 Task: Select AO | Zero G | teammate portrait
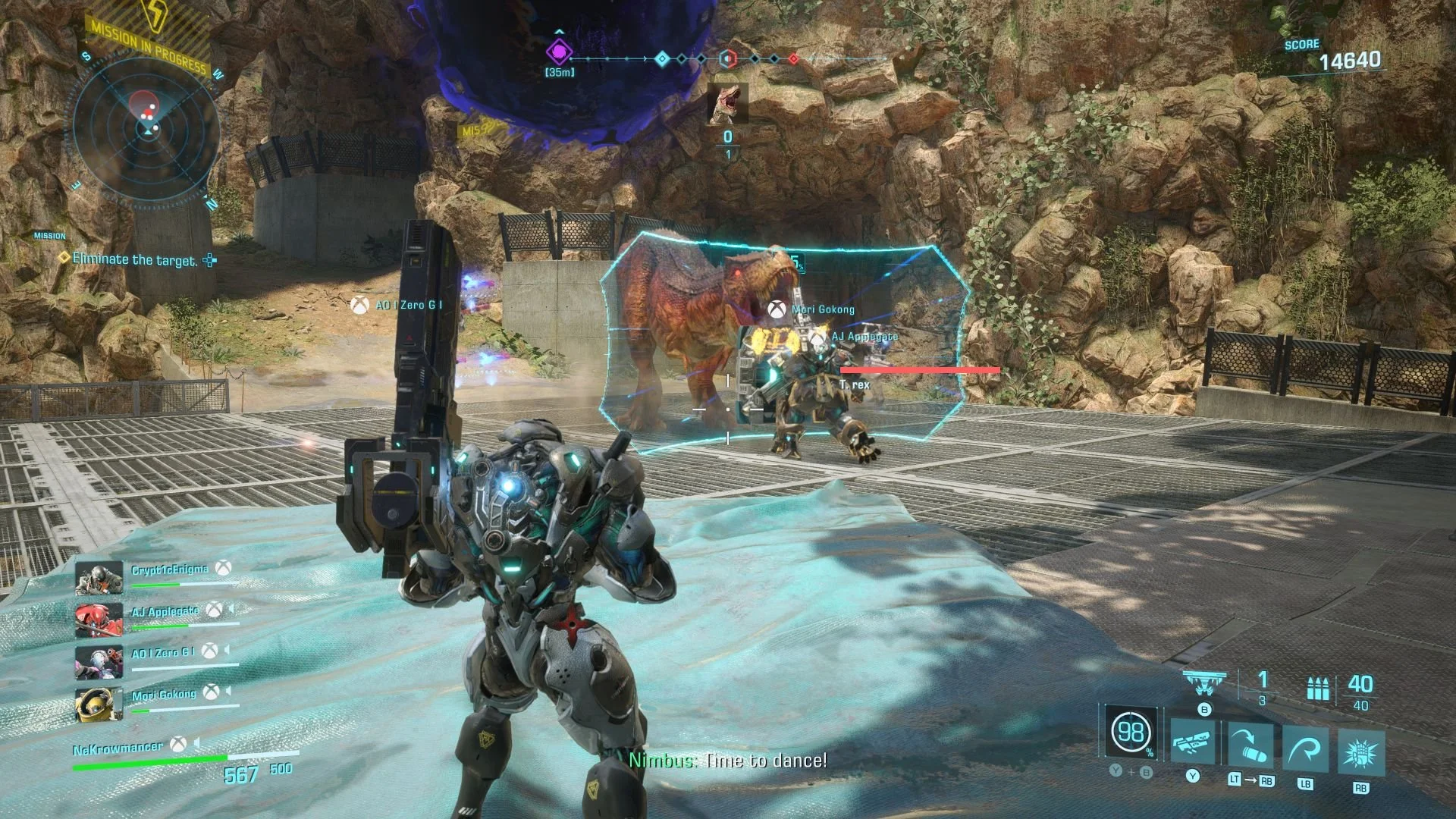coord(99,662)
